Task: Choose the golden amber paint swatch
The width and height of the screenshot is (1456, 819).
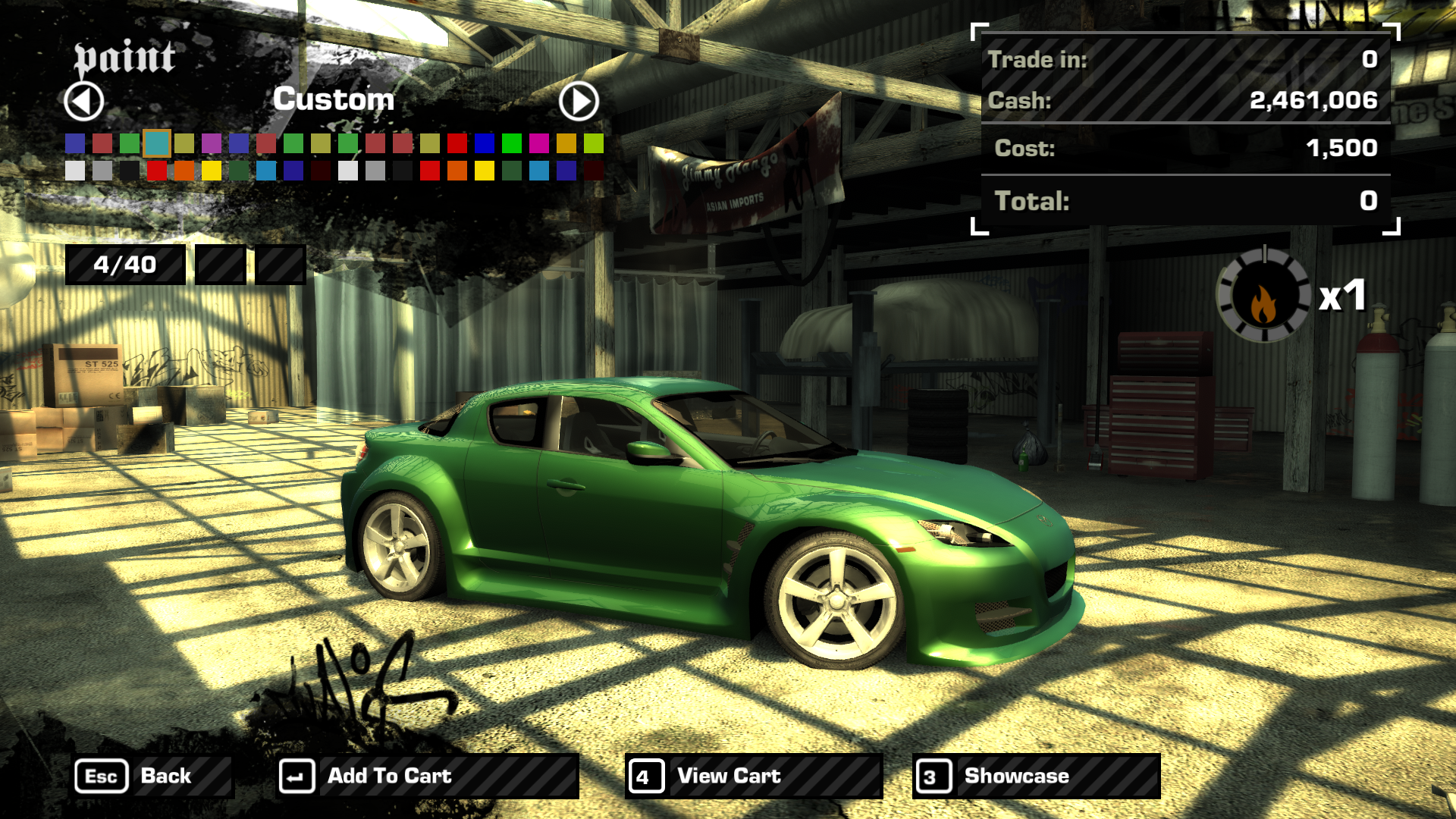Action: point(566,143)
